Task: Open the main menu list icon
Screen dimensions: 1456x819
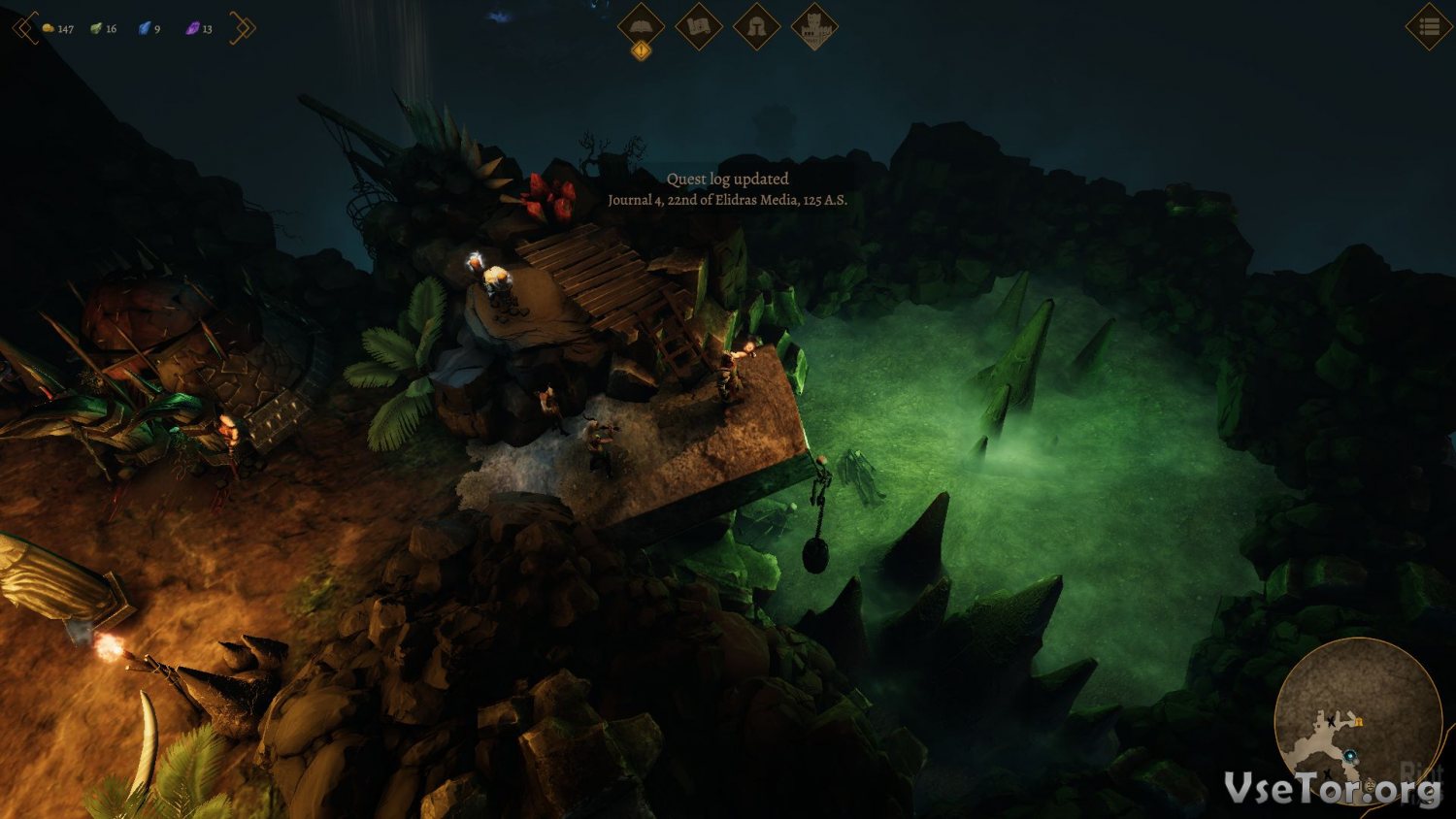Action: tap(1429, 27)
